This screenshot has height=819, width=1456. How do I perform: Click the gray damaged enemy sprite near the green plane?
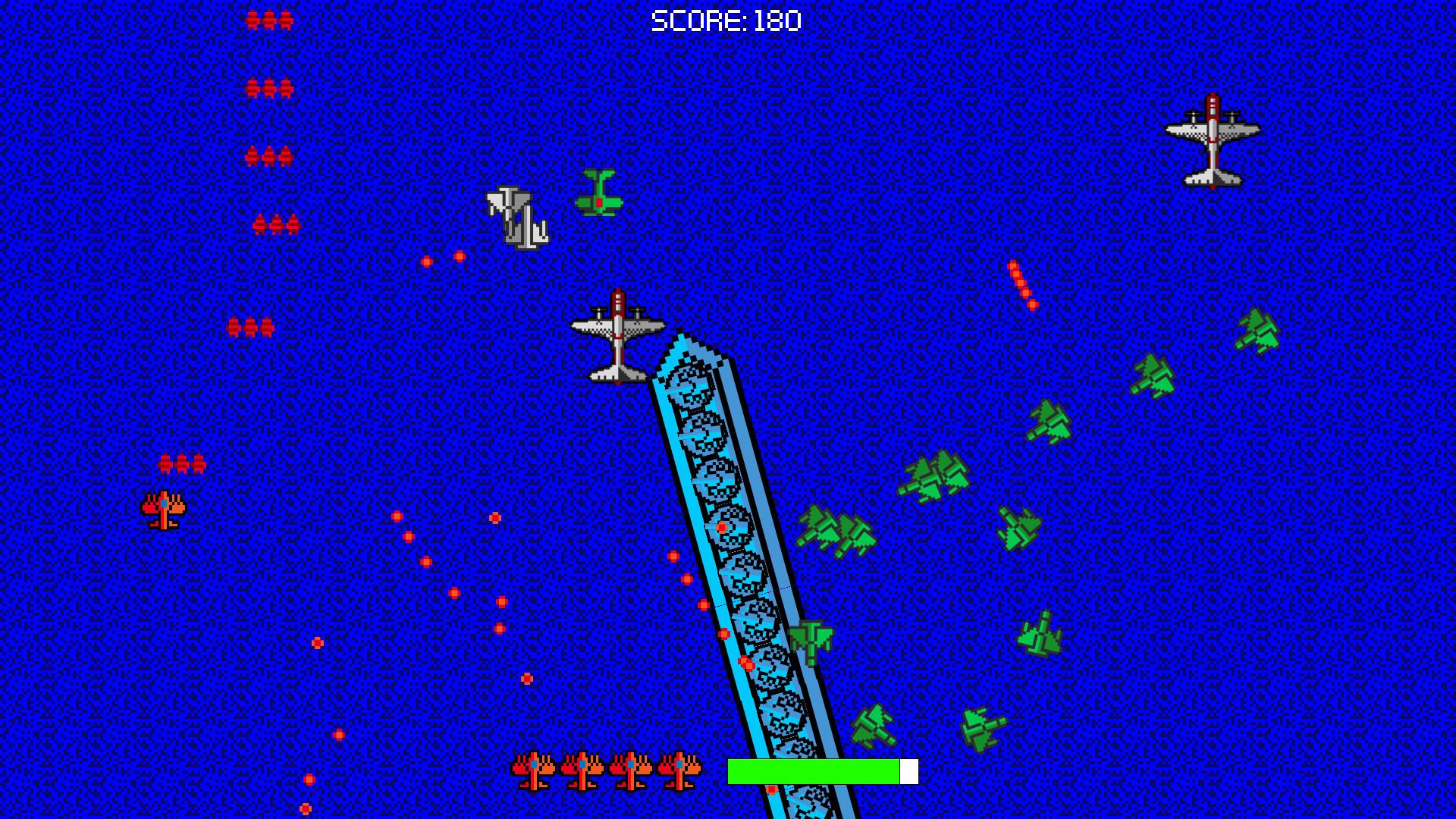point(516,218)
